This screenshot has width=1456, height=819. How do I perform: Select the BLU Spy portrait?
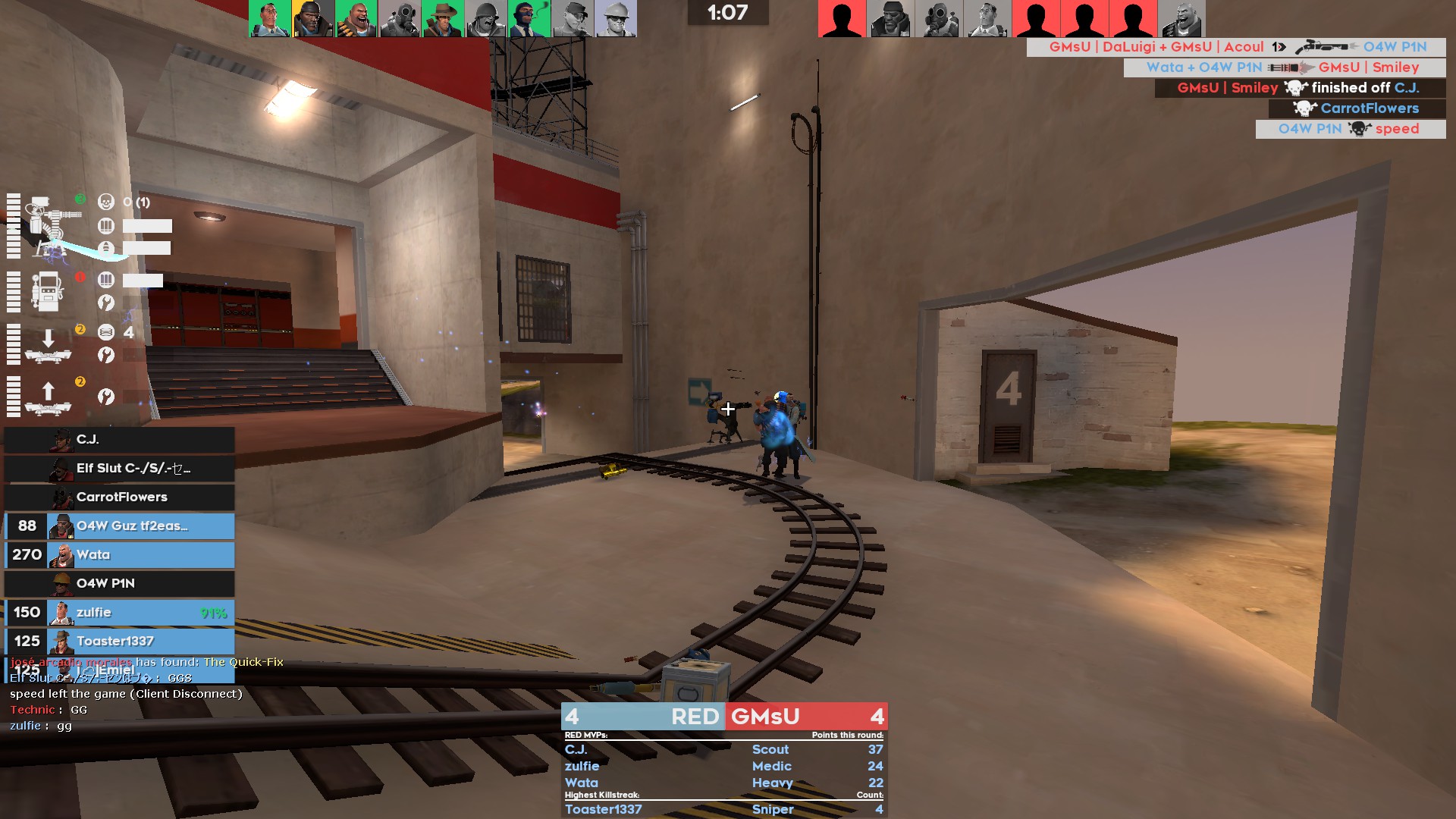tap(529, 19)
